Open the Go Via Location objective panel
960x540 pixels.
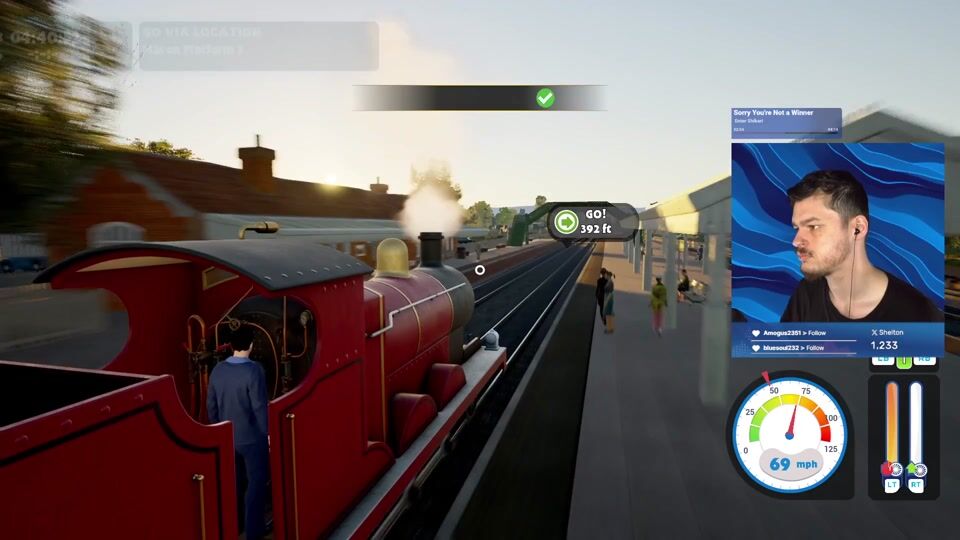(258, 46)
